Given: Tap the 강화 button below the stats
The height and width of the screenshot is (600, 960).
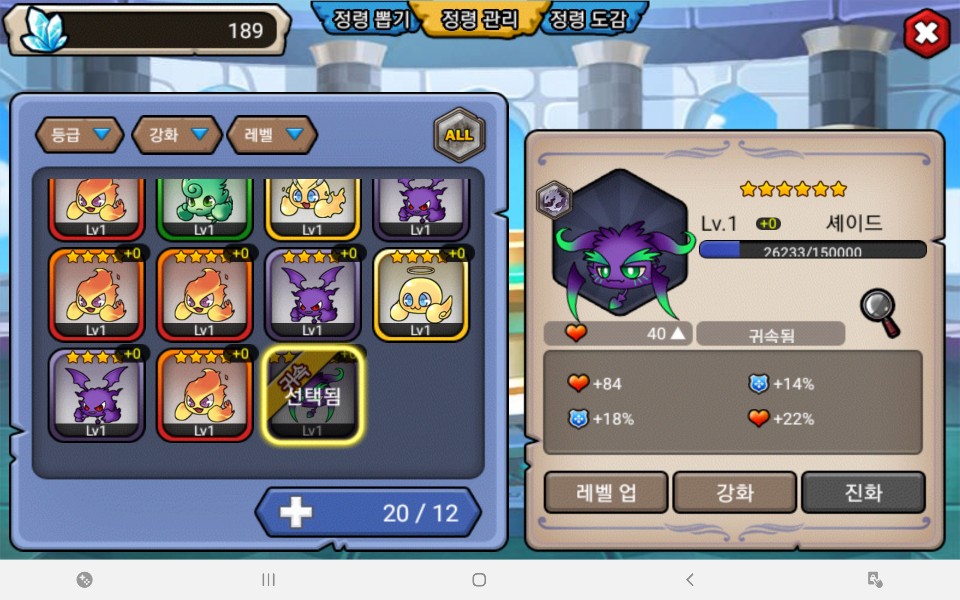Looking at the screenshot, I should tap(735, 492).
